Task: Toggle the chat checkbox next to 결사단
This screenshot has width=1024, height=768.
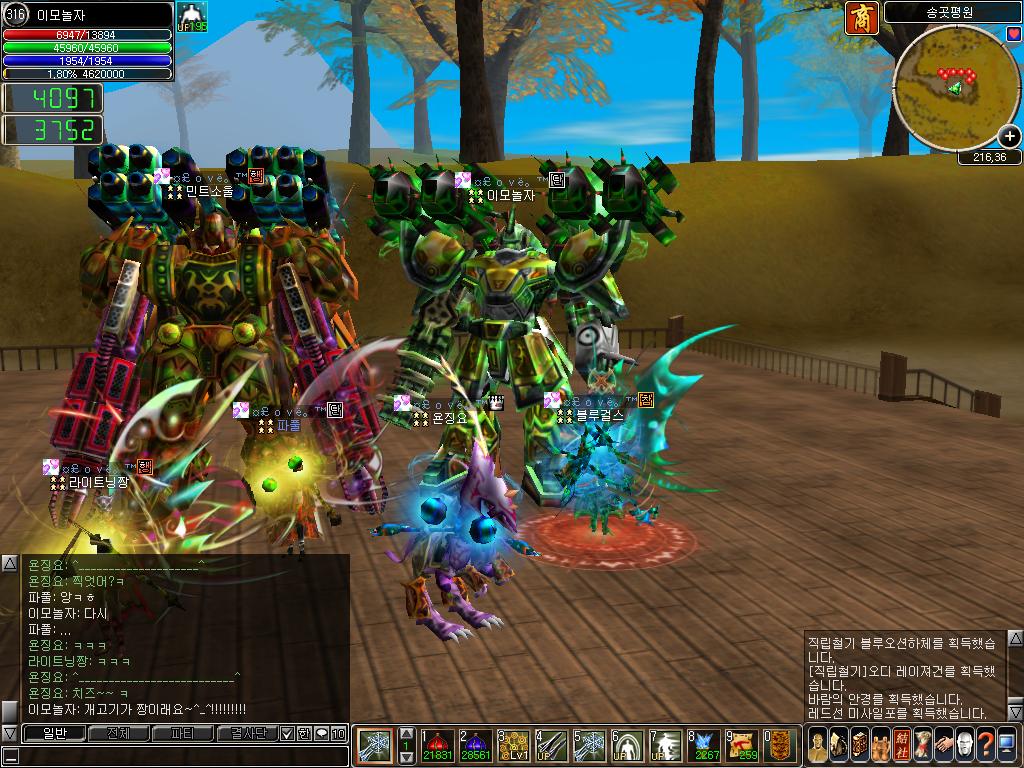Action: (x=287, y=733)
